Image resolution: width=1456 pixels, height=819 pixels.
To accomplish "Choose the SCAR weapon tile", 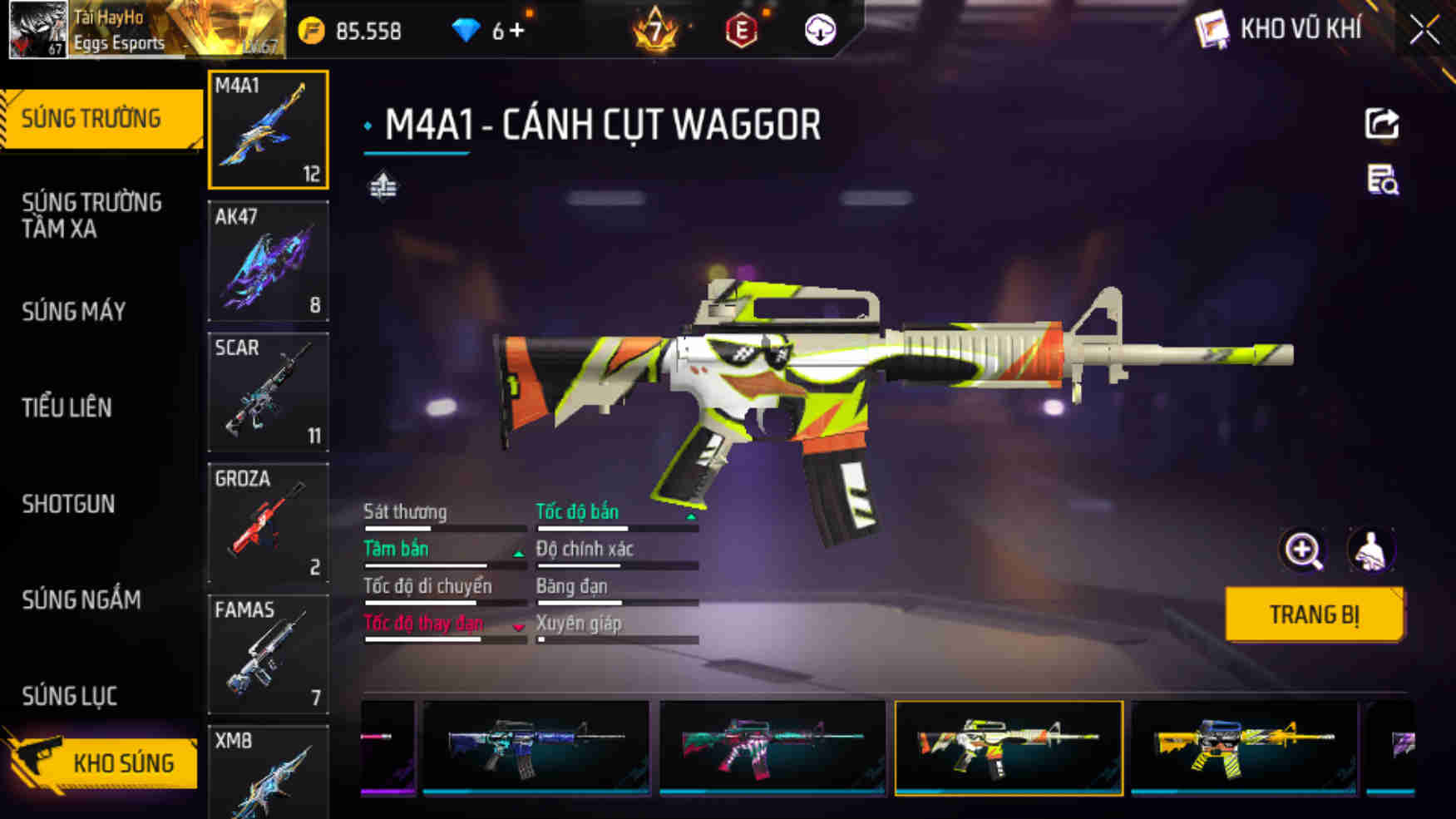I will coord(268,392).
